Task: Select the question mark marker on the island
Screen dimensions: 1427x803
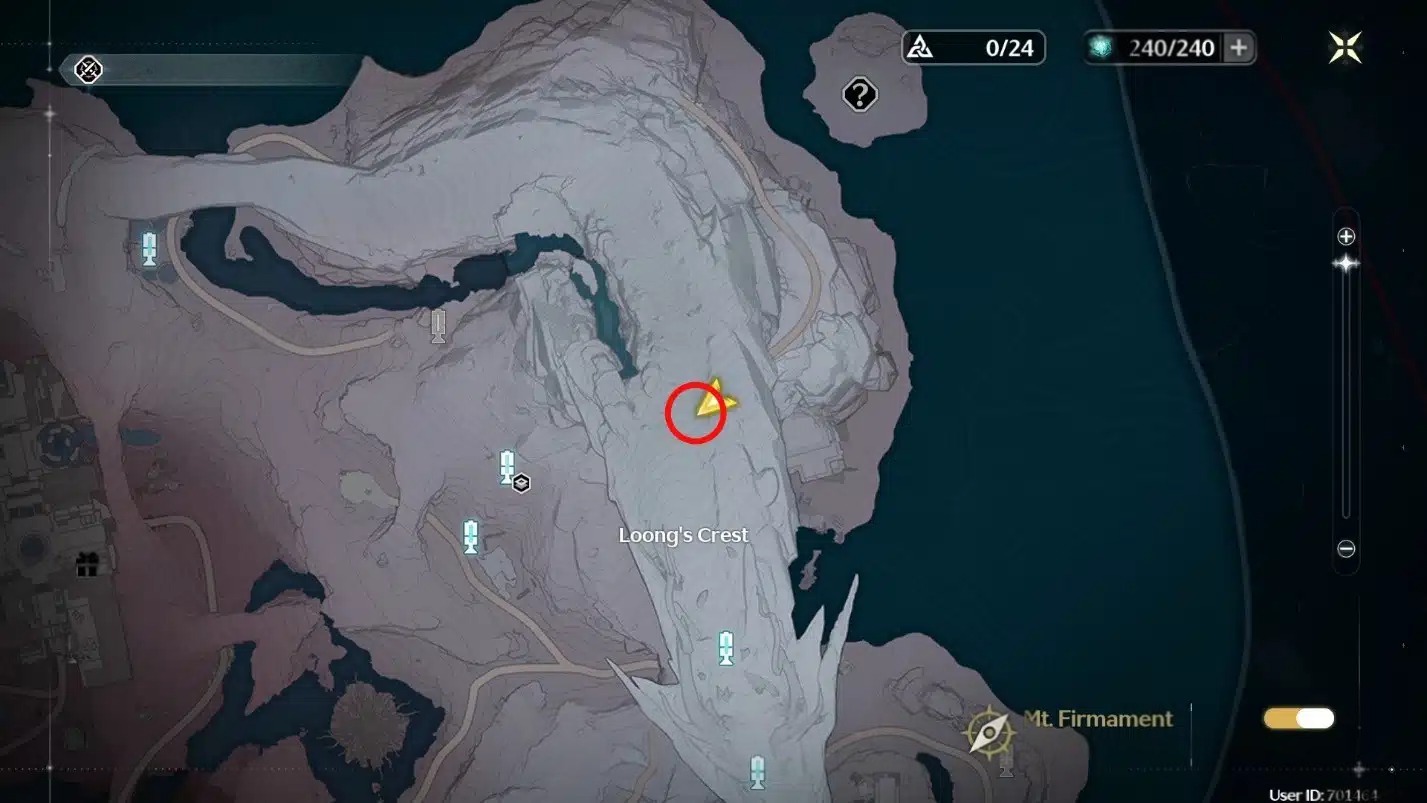Action: (x=860, y=95)
